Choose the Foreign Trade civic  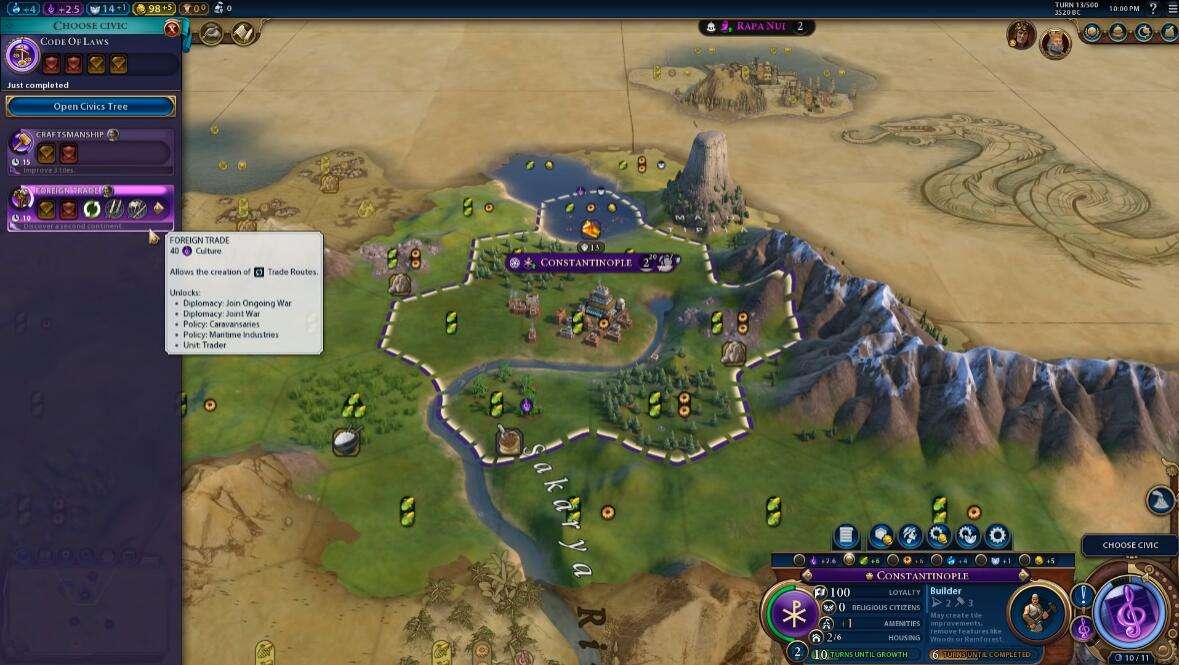click(91, 206)
